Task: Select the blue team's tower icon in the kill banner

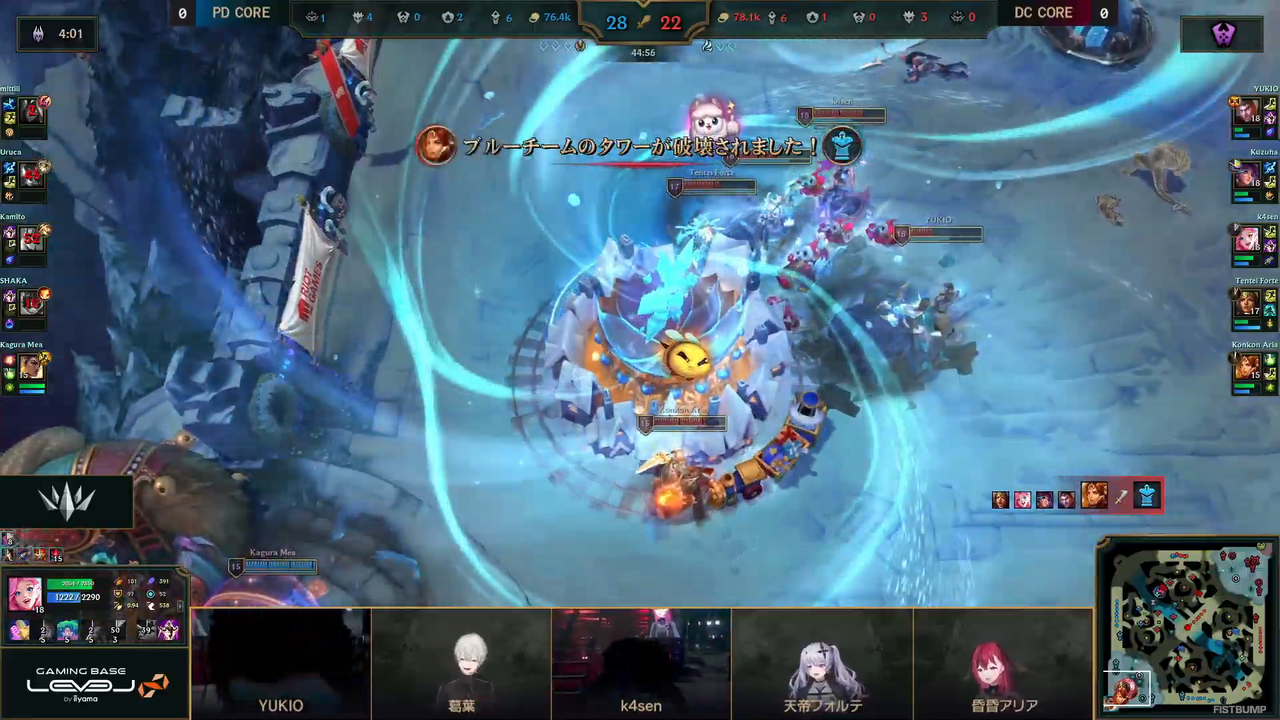Action: 843,147
